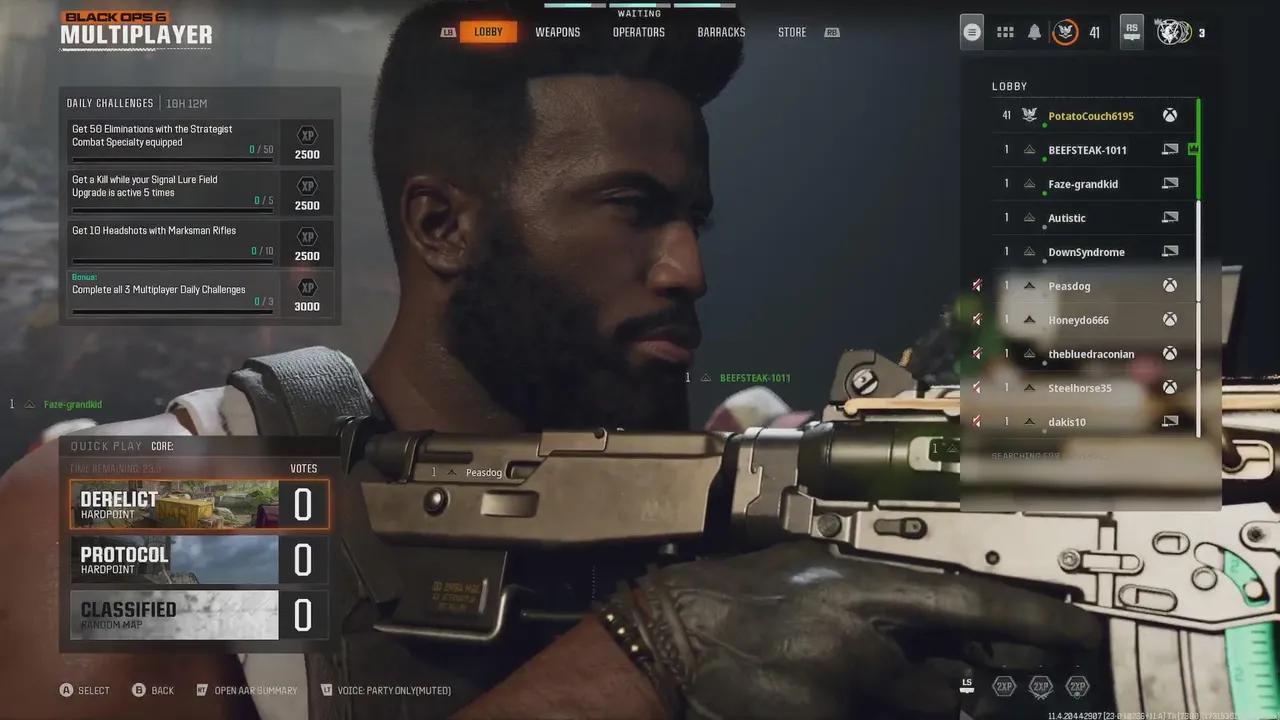The image size is (1280, 720).
Task: Open the notifications bell icon
Action: tap(1033, 31)
